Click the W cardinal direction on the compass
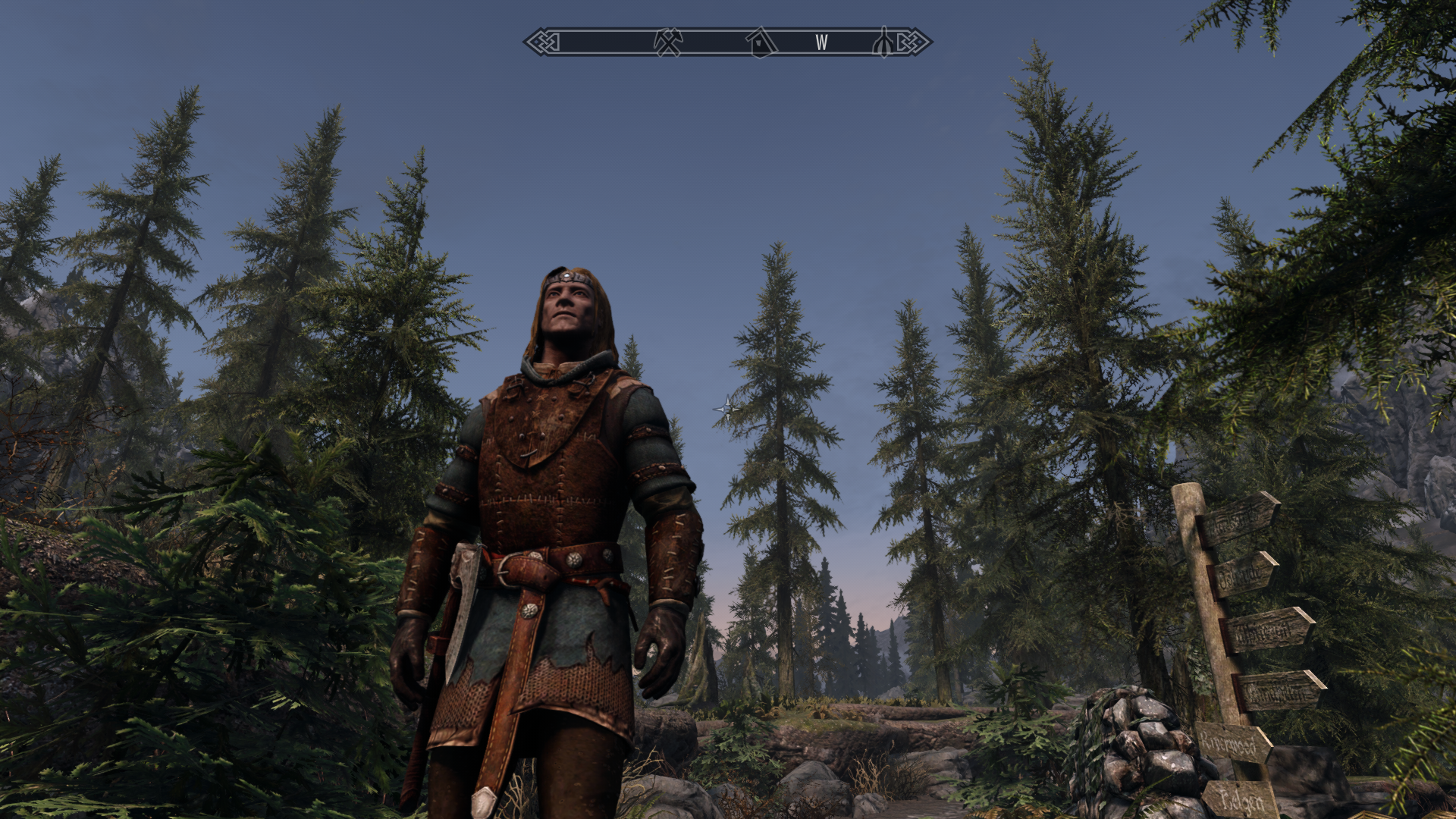Image resolution: width=1456 pixels, height=819 pixels. 821,43
